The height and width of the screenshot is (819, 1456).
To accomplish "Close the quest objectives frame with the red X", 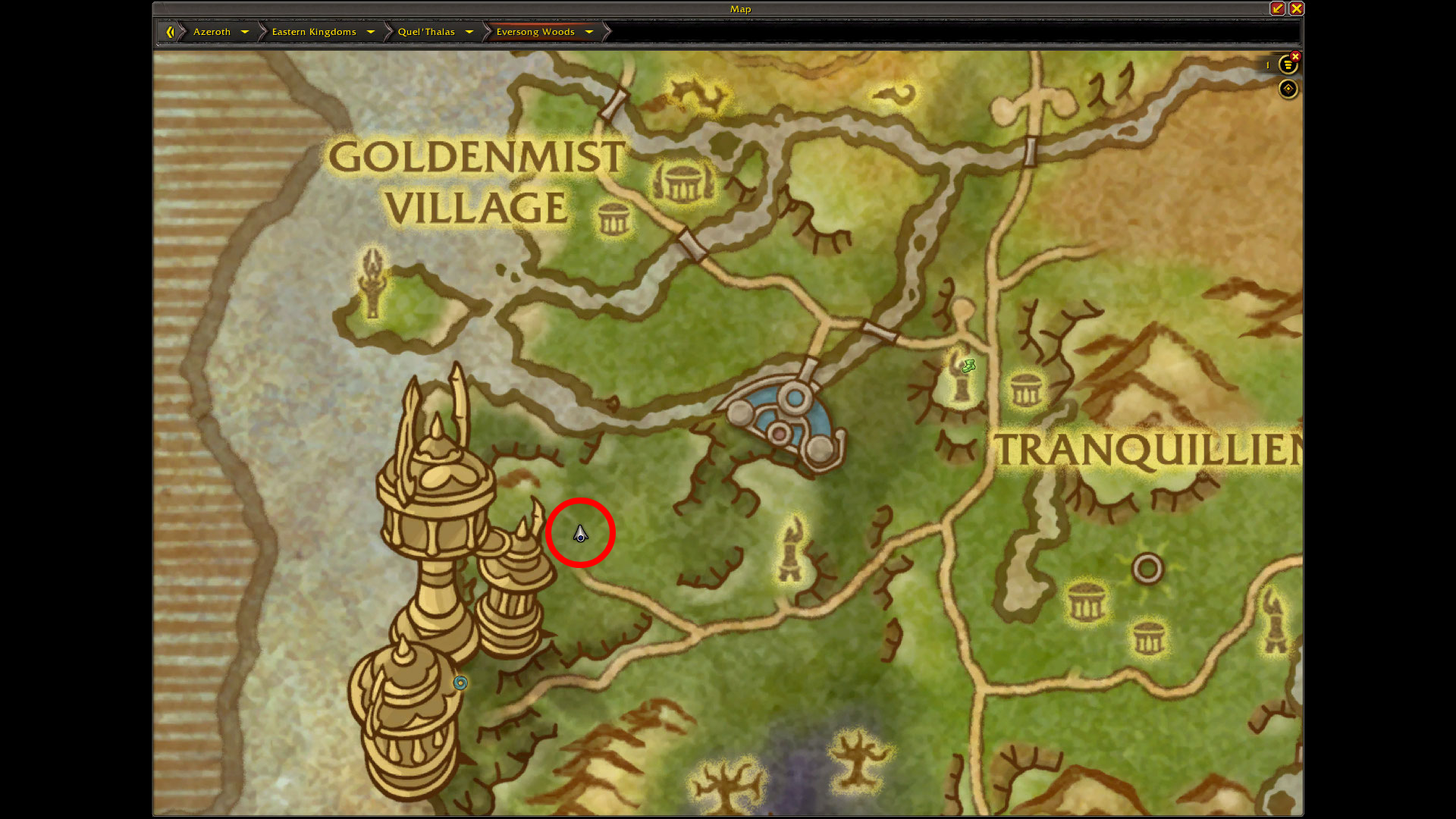I will [x=1295, y=56].
